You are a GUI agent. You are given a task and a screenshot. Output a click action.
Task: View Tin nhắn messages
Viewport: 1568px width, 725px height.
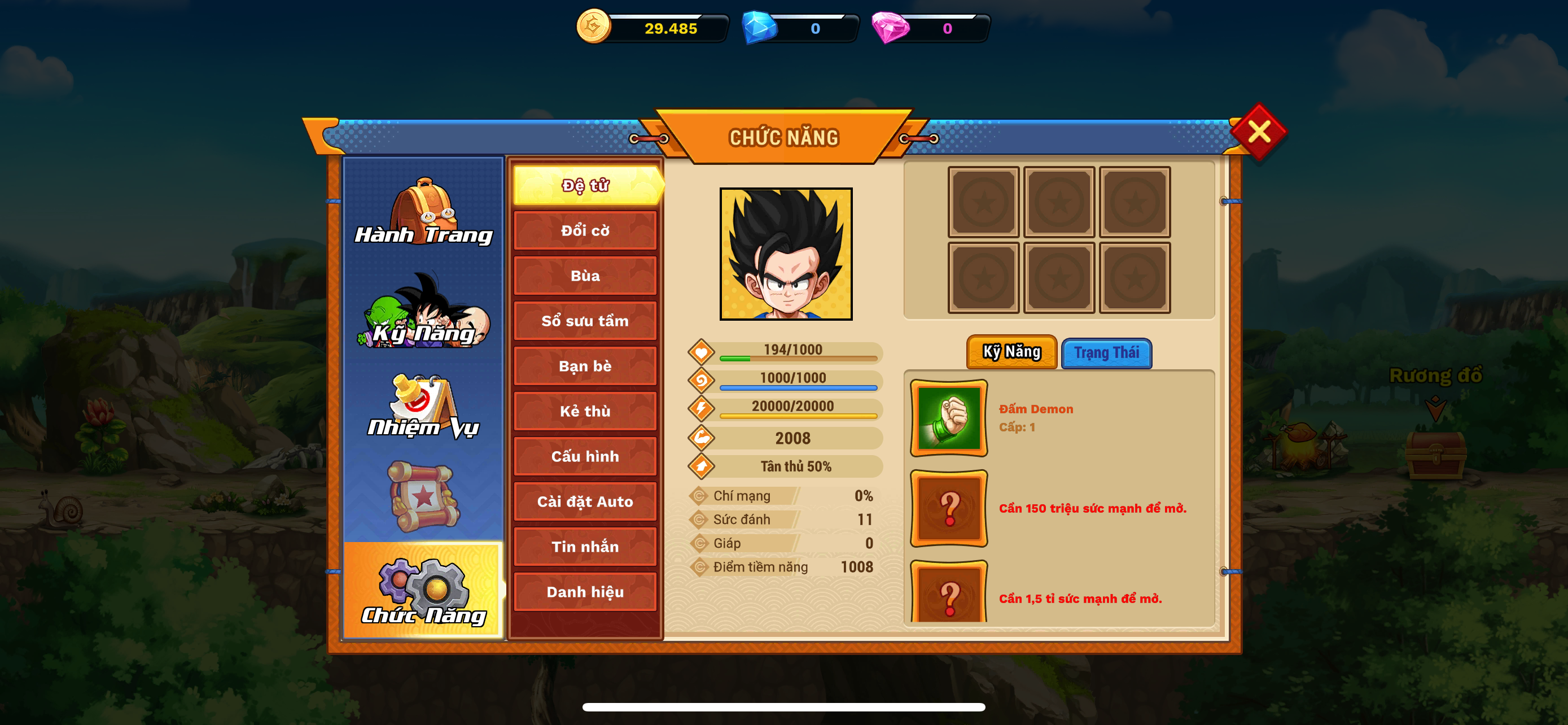pyautogui.click(x=585, y=547)
